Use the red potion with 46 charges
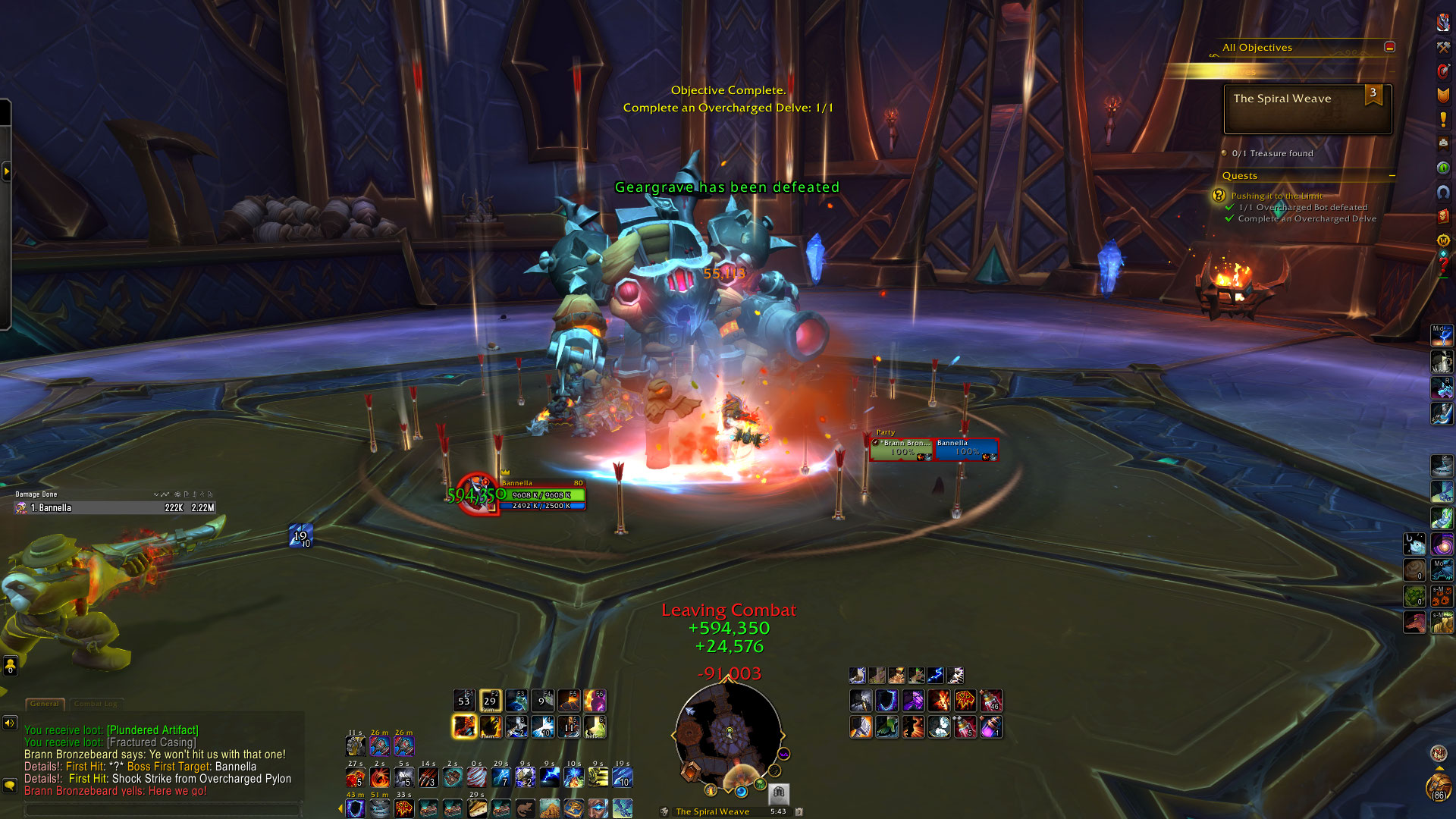The image size is (1456, 819). 990,701
